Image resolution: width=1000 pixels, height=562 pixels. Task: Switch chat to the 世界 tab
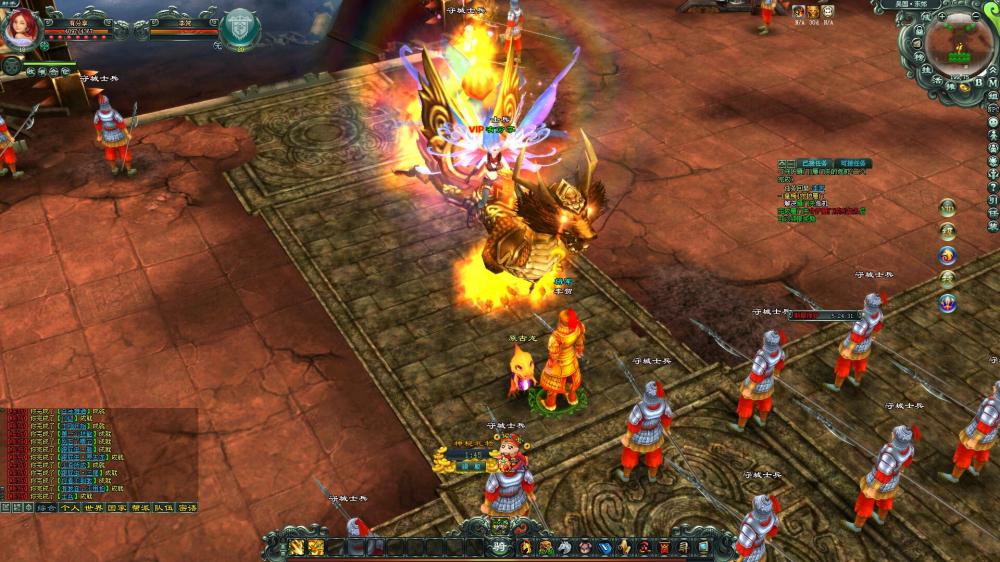click(x=93, y=508)
